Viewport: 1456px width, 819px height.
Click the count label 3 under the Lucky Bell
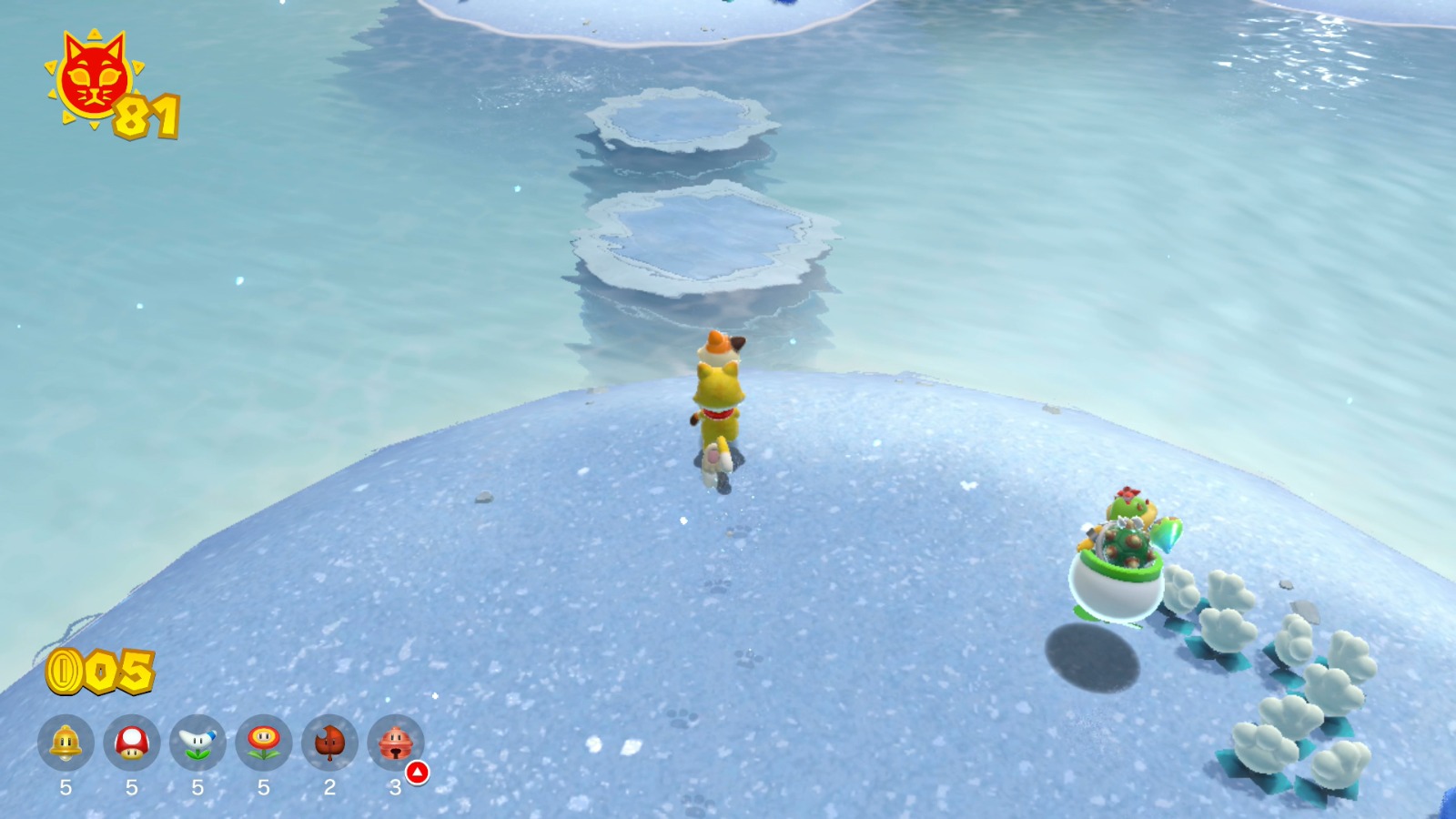point(396,788)
